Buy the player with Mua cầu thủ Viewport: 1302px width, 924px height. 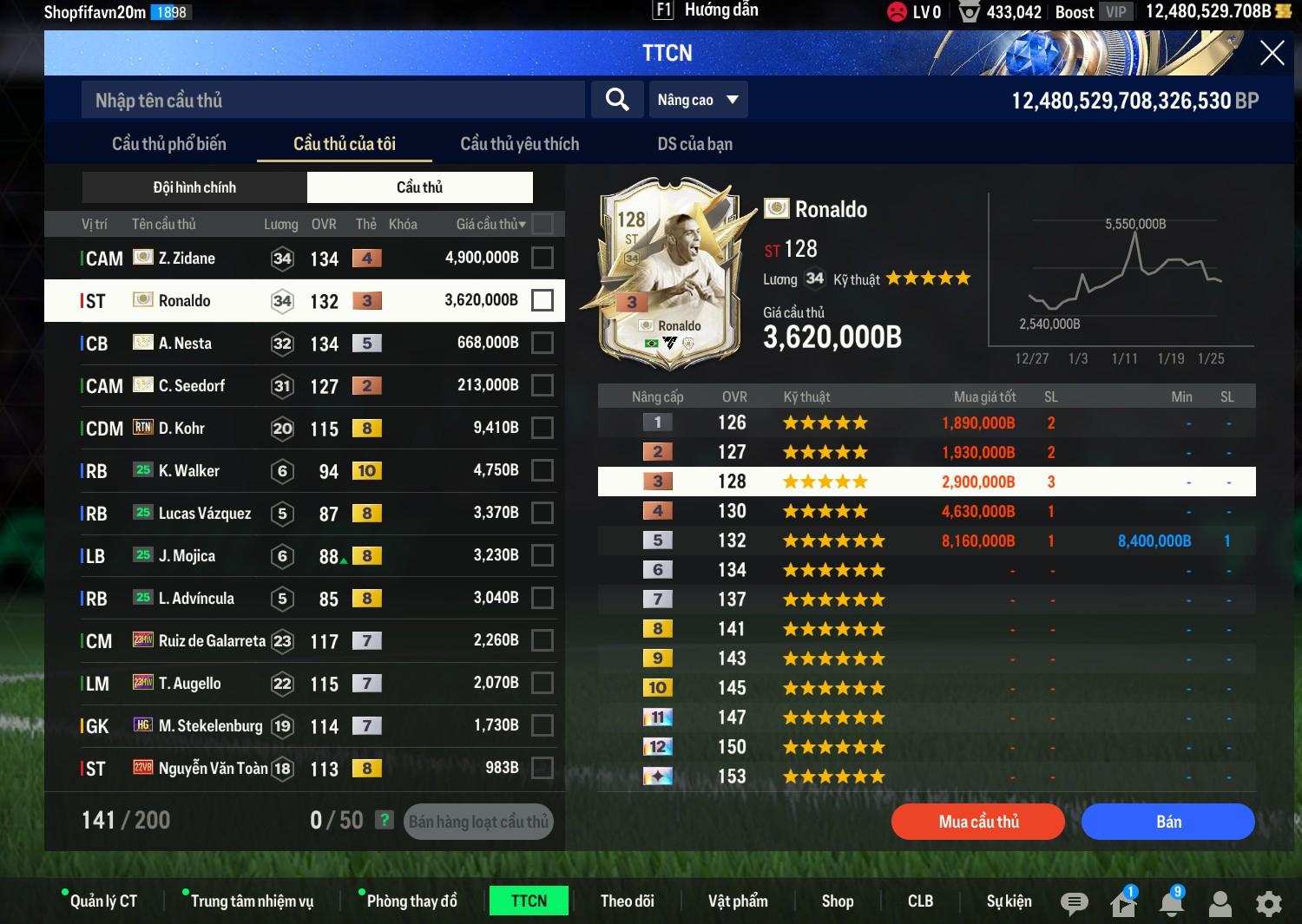tap(978, 822)
